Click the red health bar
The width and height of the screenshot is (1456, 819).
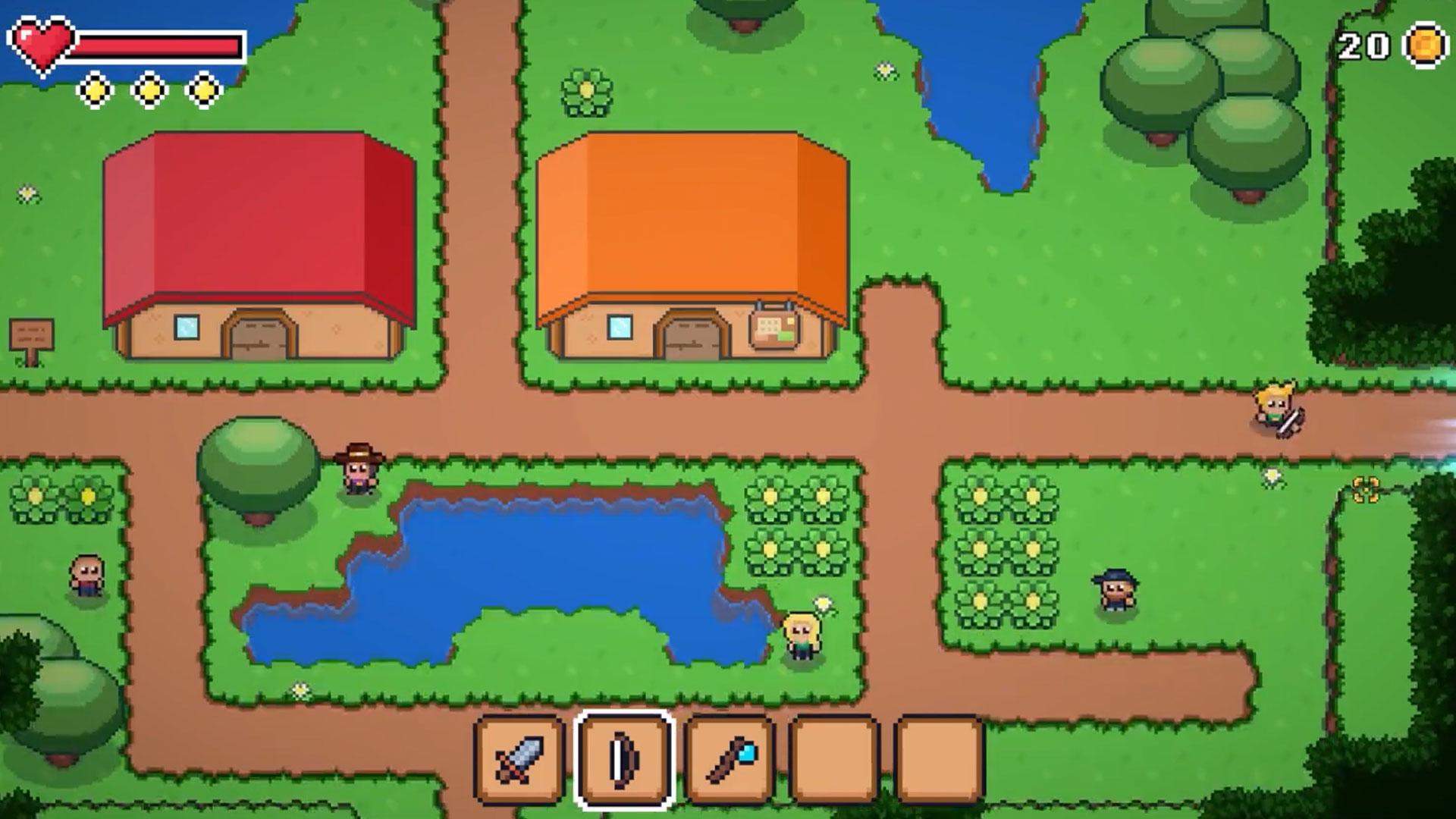pyautogui.click(x=159, y=45)
